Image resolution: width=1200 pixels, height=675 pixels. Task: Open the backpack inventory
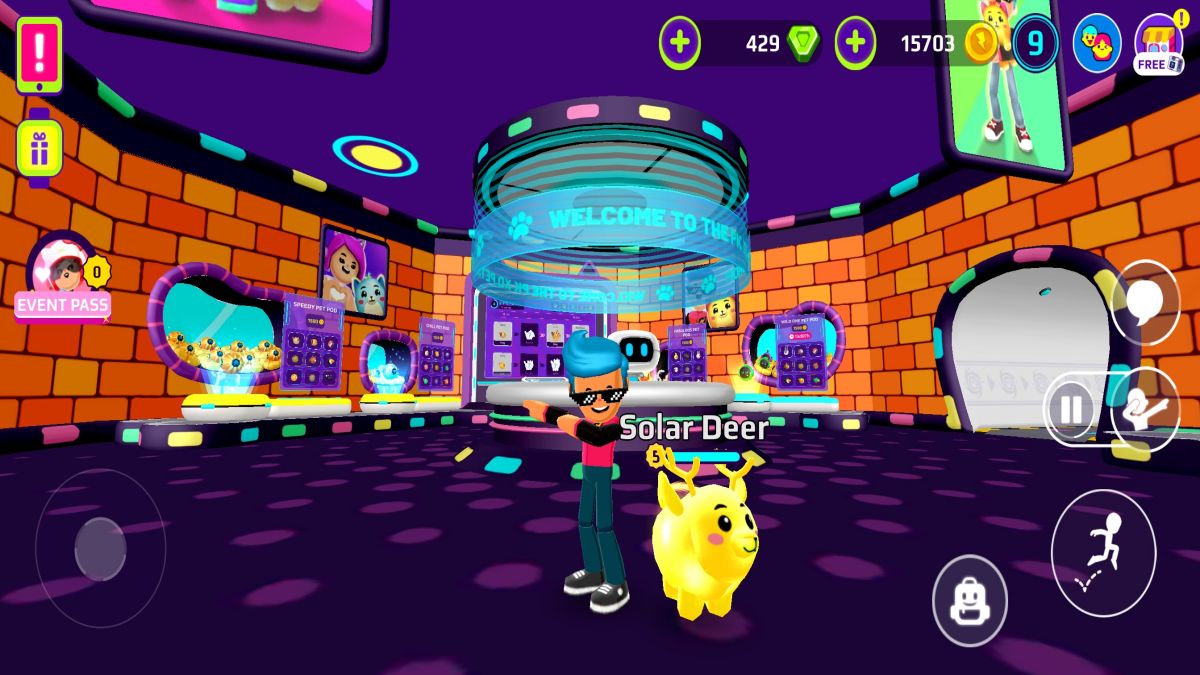coord(969,601)
